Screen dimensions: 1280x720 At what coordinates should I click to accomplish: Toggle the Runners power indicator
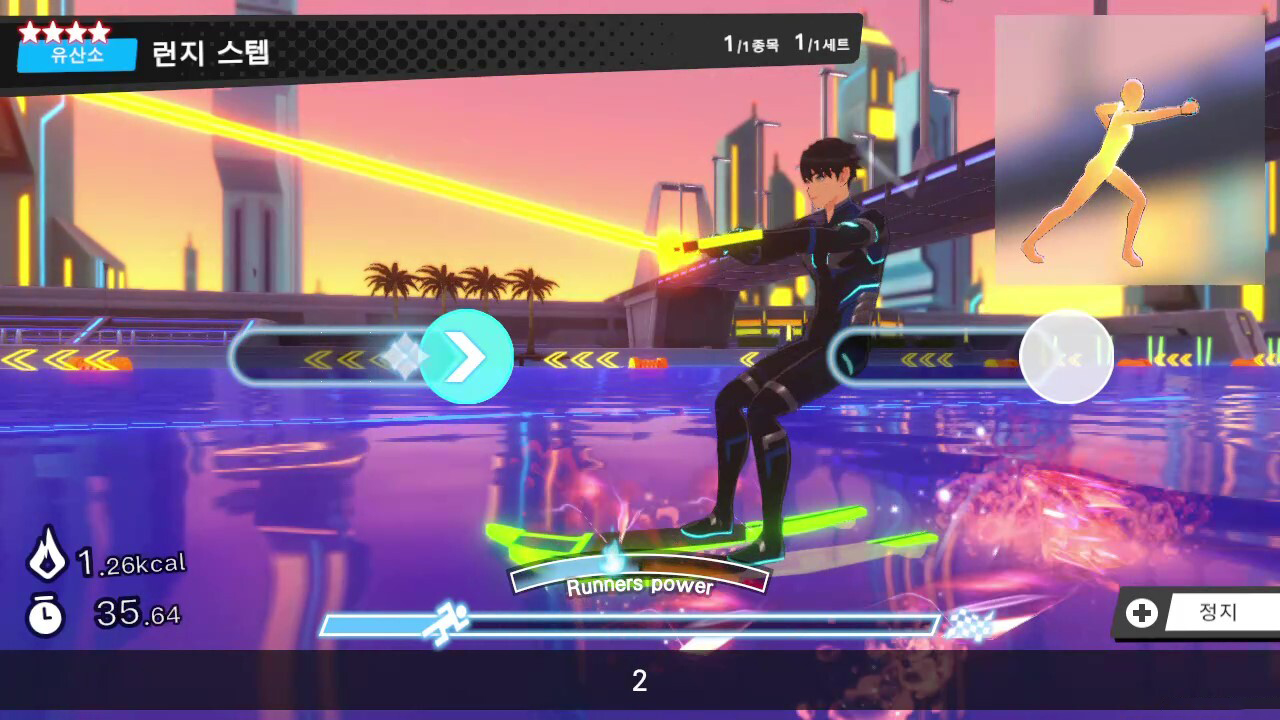tap(640, 582)
